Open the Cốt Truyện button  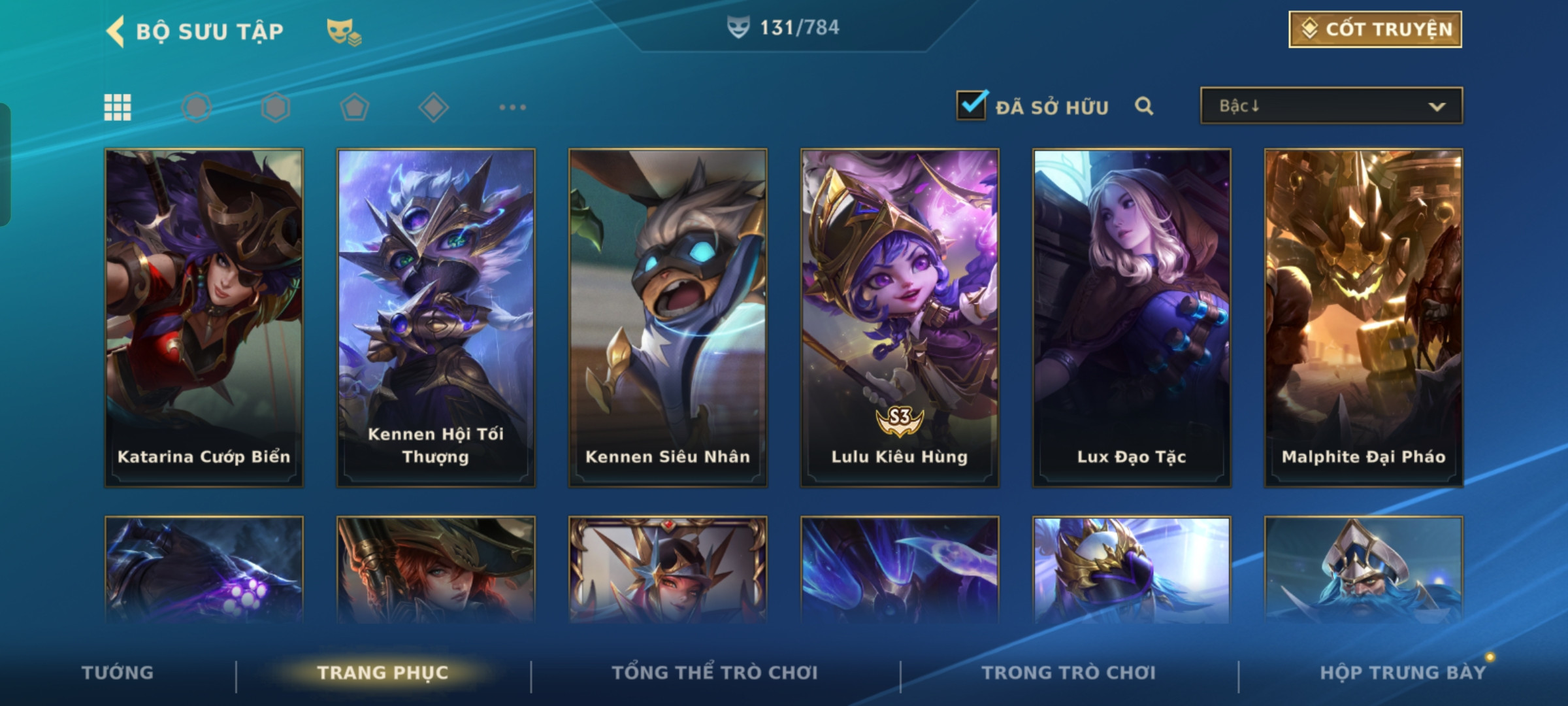pyautogui.click(x=1375, y=29)
